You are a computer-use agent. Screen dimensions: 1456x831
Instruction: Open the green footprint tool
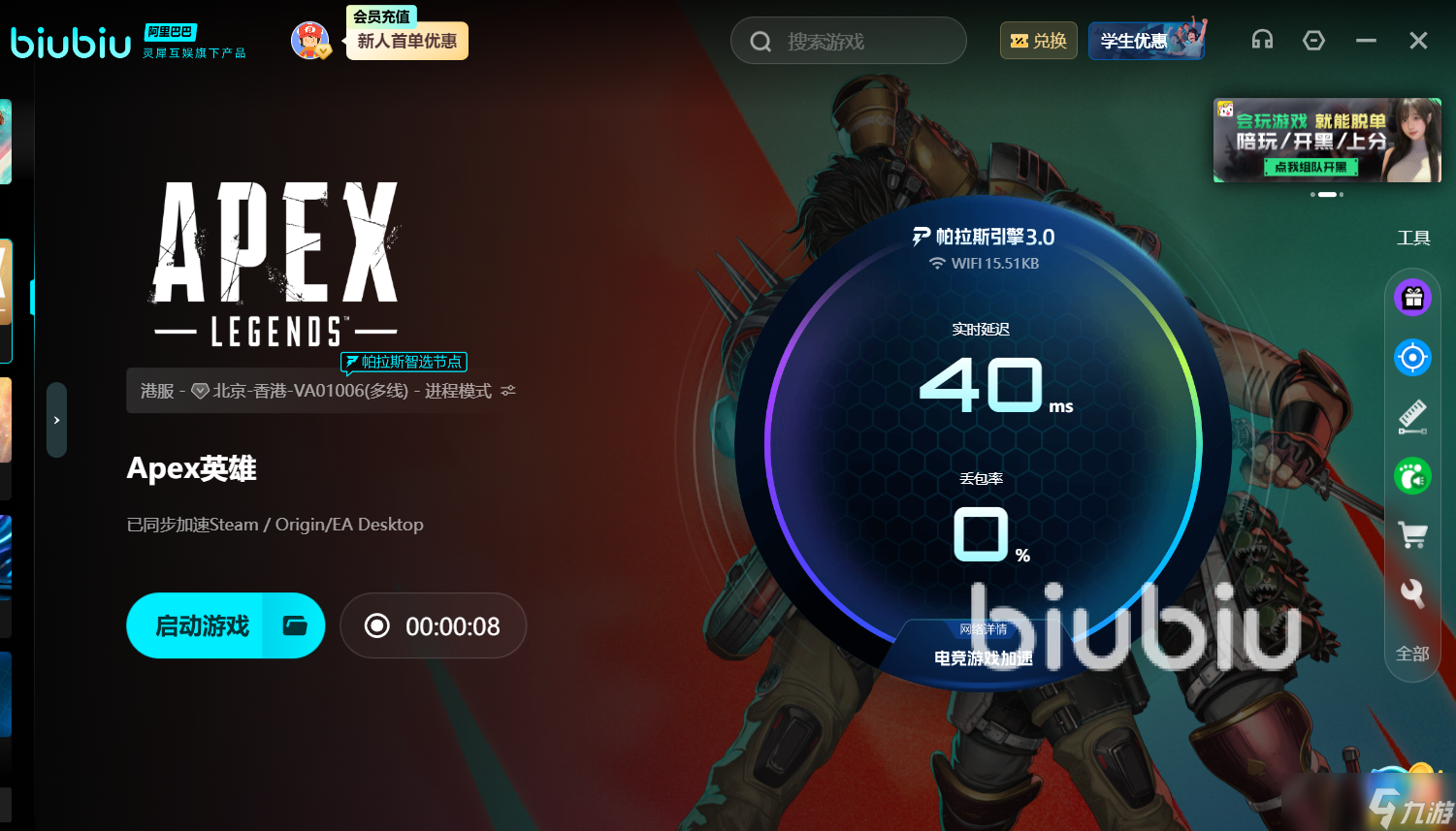pos(1412,475)
